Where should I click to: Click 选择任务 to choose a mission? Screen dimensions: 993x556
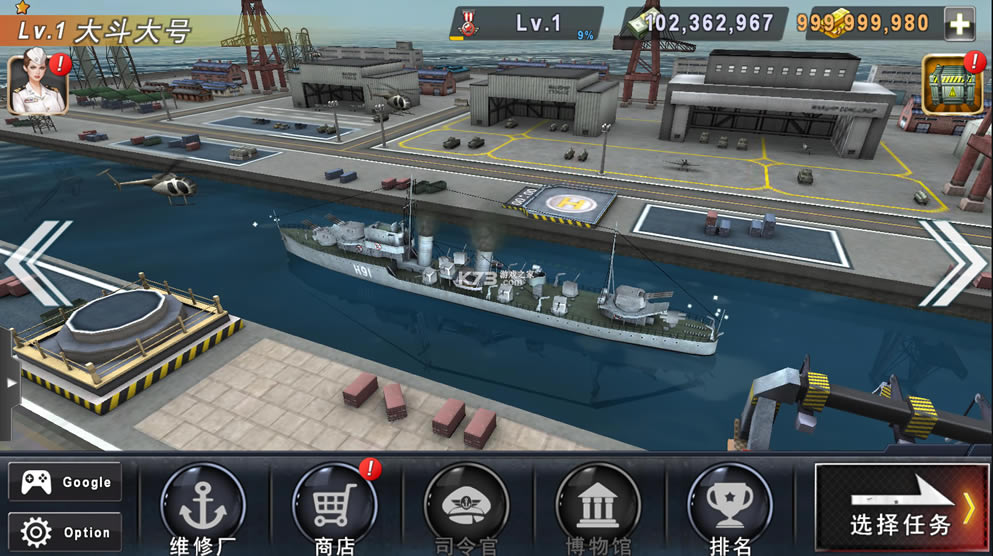(x=903, y=509)
